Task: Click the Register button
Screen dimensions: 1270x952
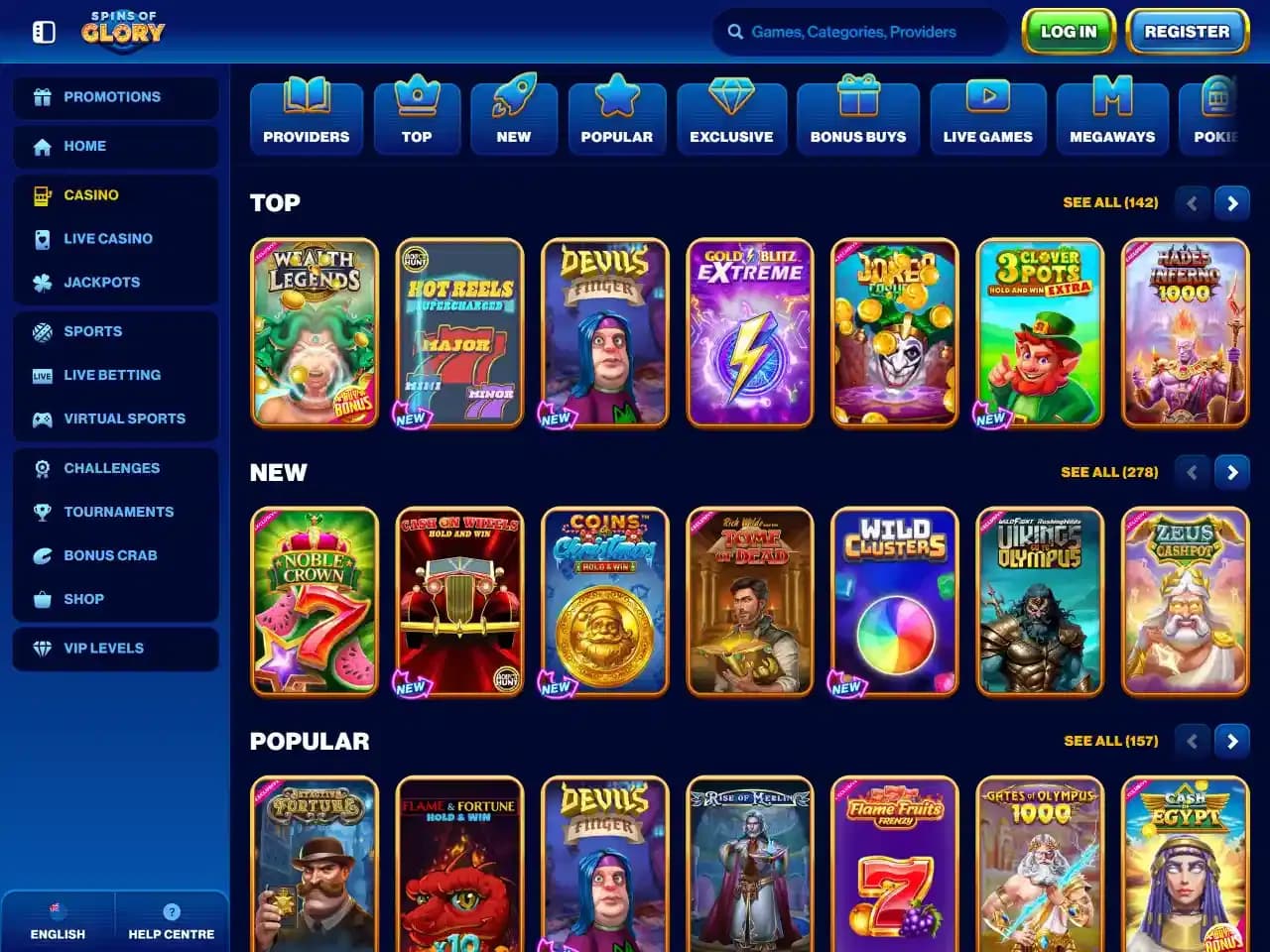Action: point(1187,31)
